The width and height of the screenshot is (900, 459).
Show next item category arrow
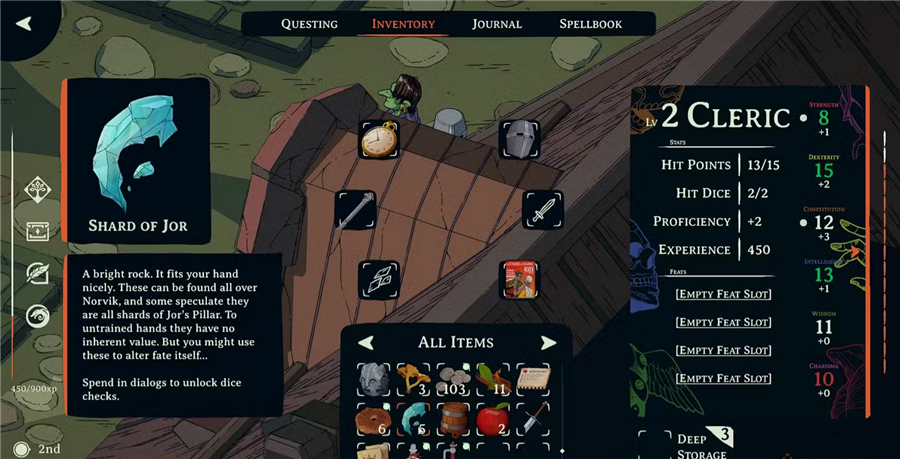tap(548, 343)
